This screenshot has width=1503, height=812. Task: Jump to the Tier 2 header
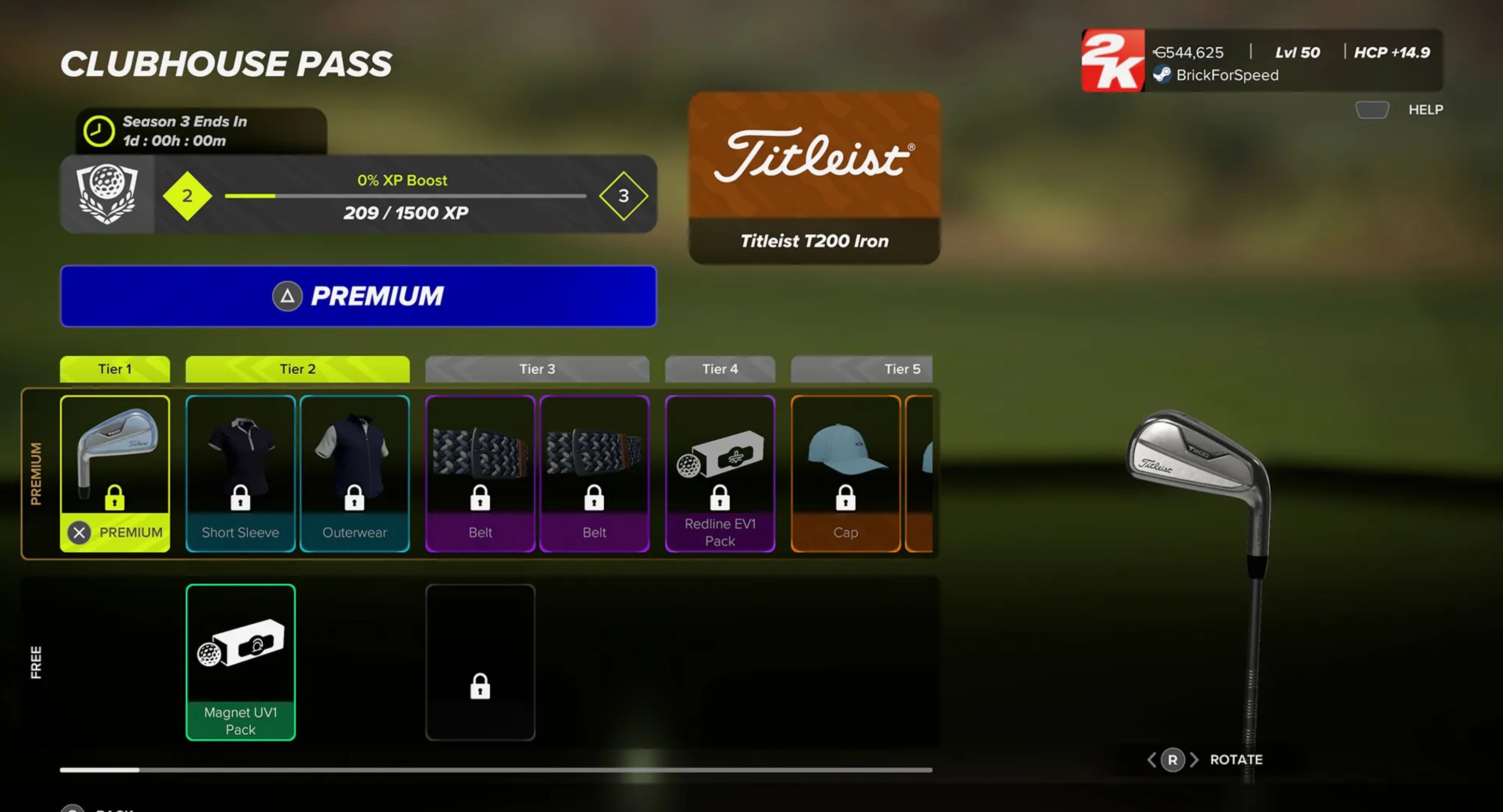point(298,369)
